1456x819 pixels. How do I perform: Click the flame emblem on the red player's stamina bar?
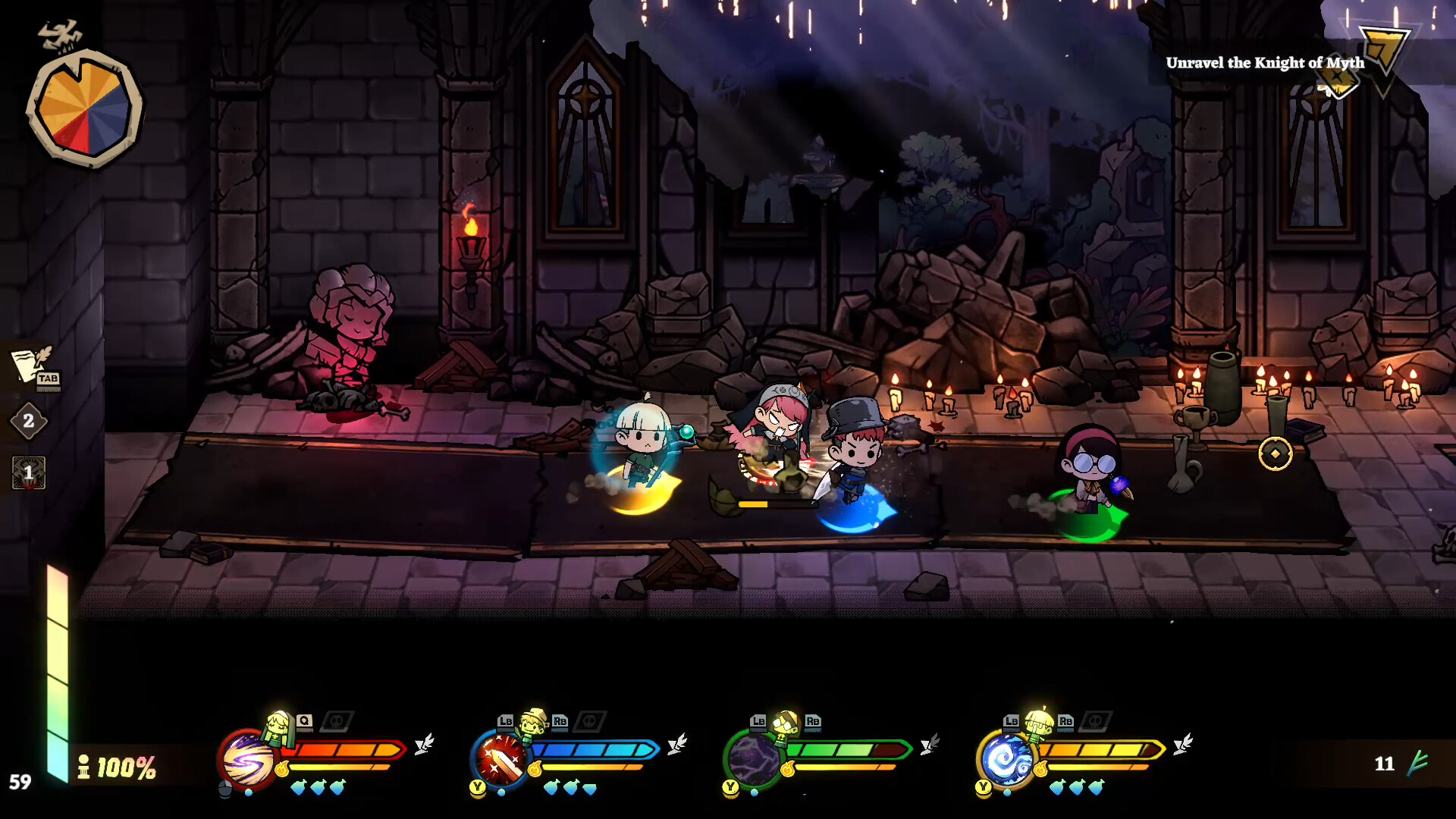click(283, 768)
